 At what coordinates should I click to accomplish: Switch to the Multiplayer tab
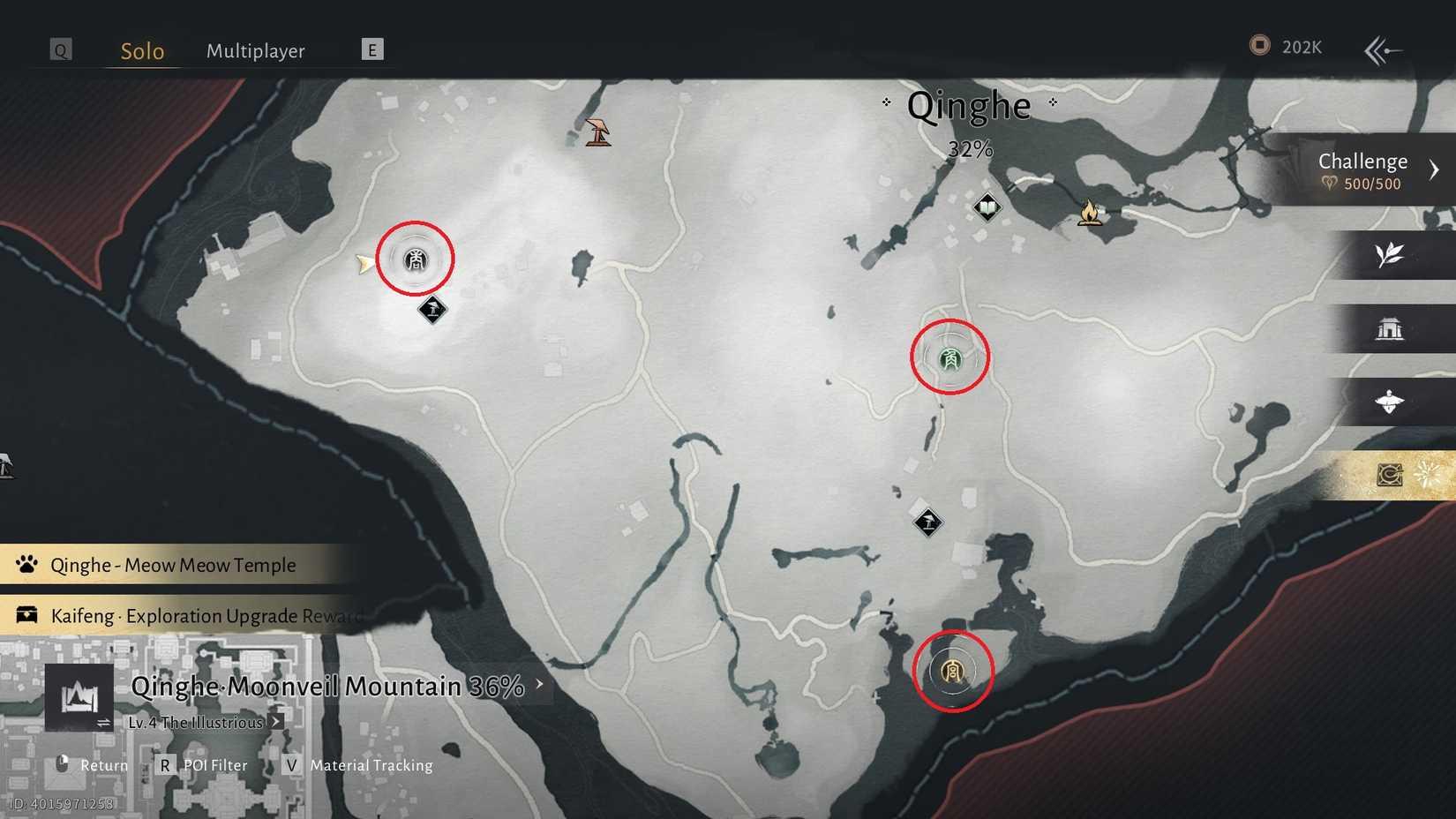(256, 51)
